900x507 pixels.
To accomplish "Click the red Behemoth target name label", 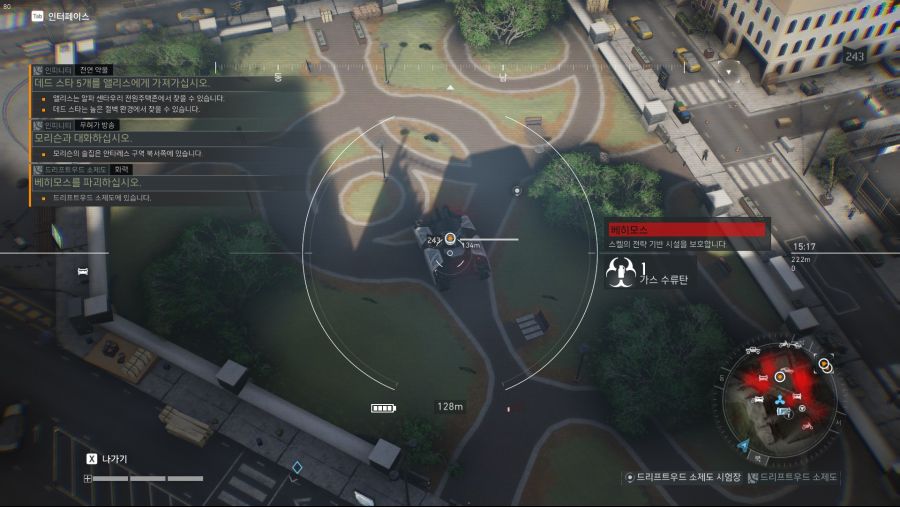I will coord(686,229).
